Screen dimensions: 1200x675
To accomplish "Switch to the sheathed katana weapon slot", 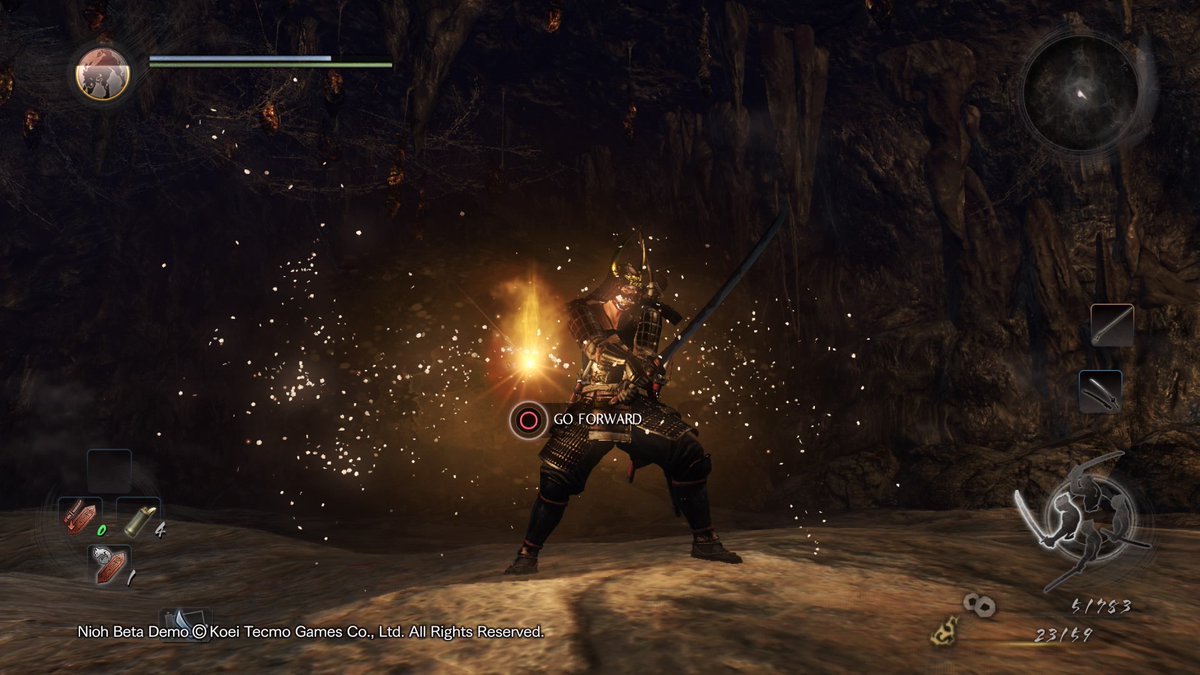I will coord(1100,391).
